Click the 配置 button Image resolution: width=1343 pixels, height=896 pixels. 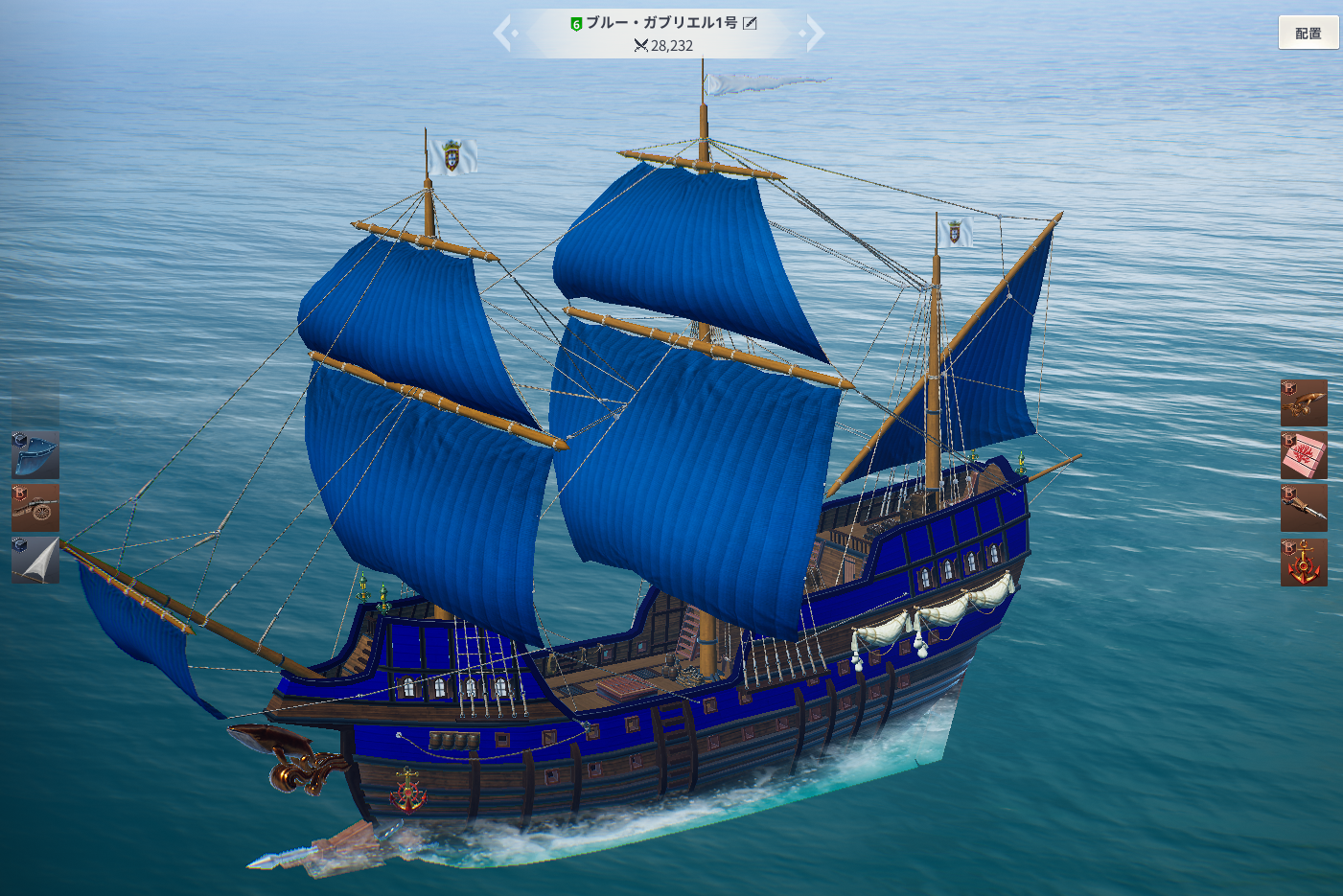[1308, 34]
